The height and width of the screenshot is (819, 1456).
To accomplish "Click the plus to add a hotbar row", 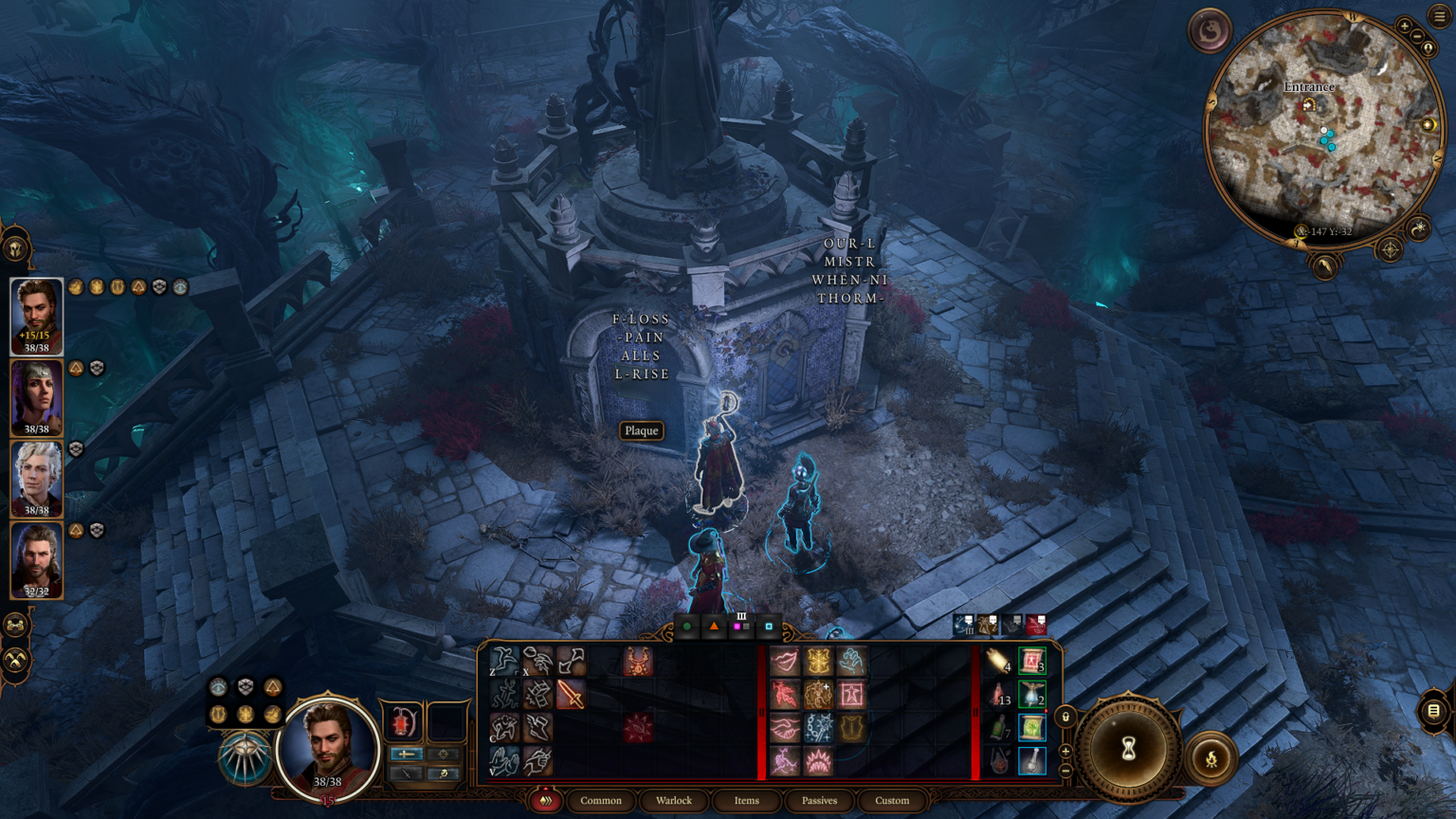I will point(1065,751).
